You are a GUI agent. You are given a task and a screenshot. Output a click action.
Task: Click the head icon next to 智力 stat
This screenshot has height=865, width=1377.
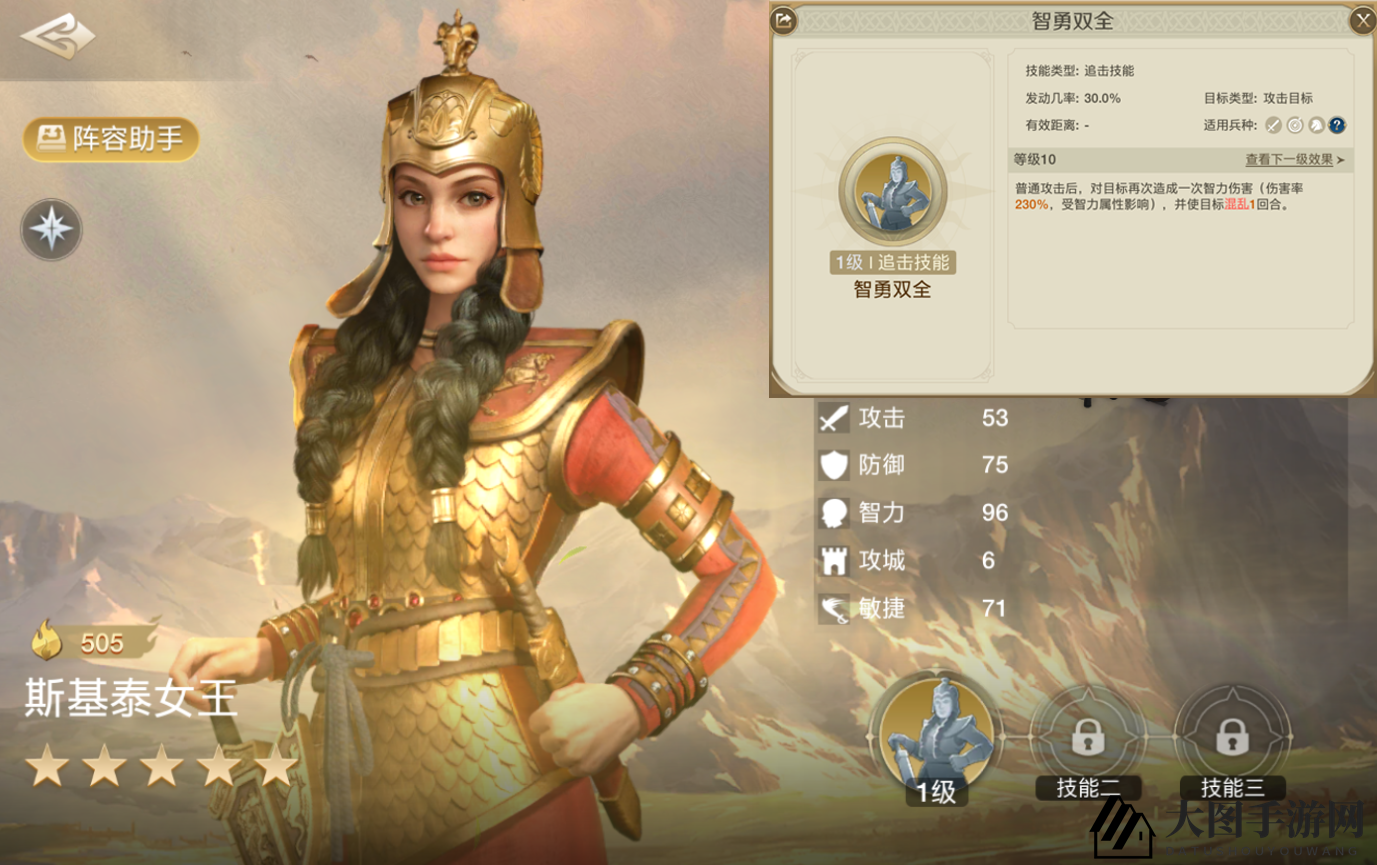point(833,512)
